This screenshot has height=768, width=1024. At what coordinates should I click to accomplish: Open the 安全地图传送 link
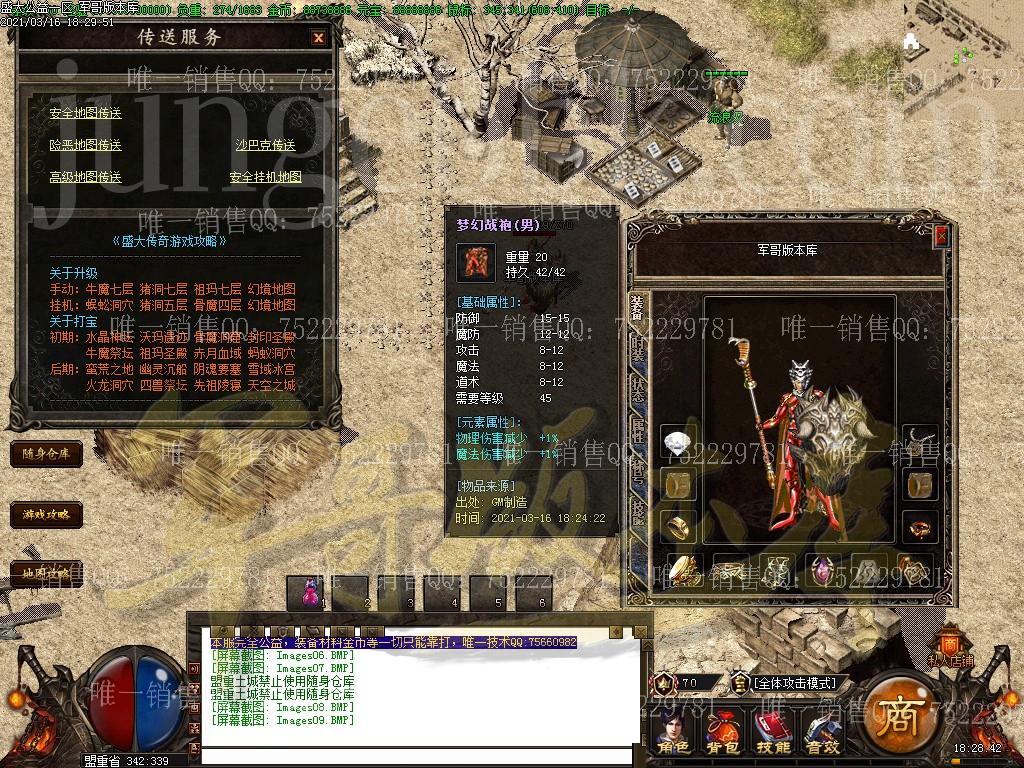point(85,113)
